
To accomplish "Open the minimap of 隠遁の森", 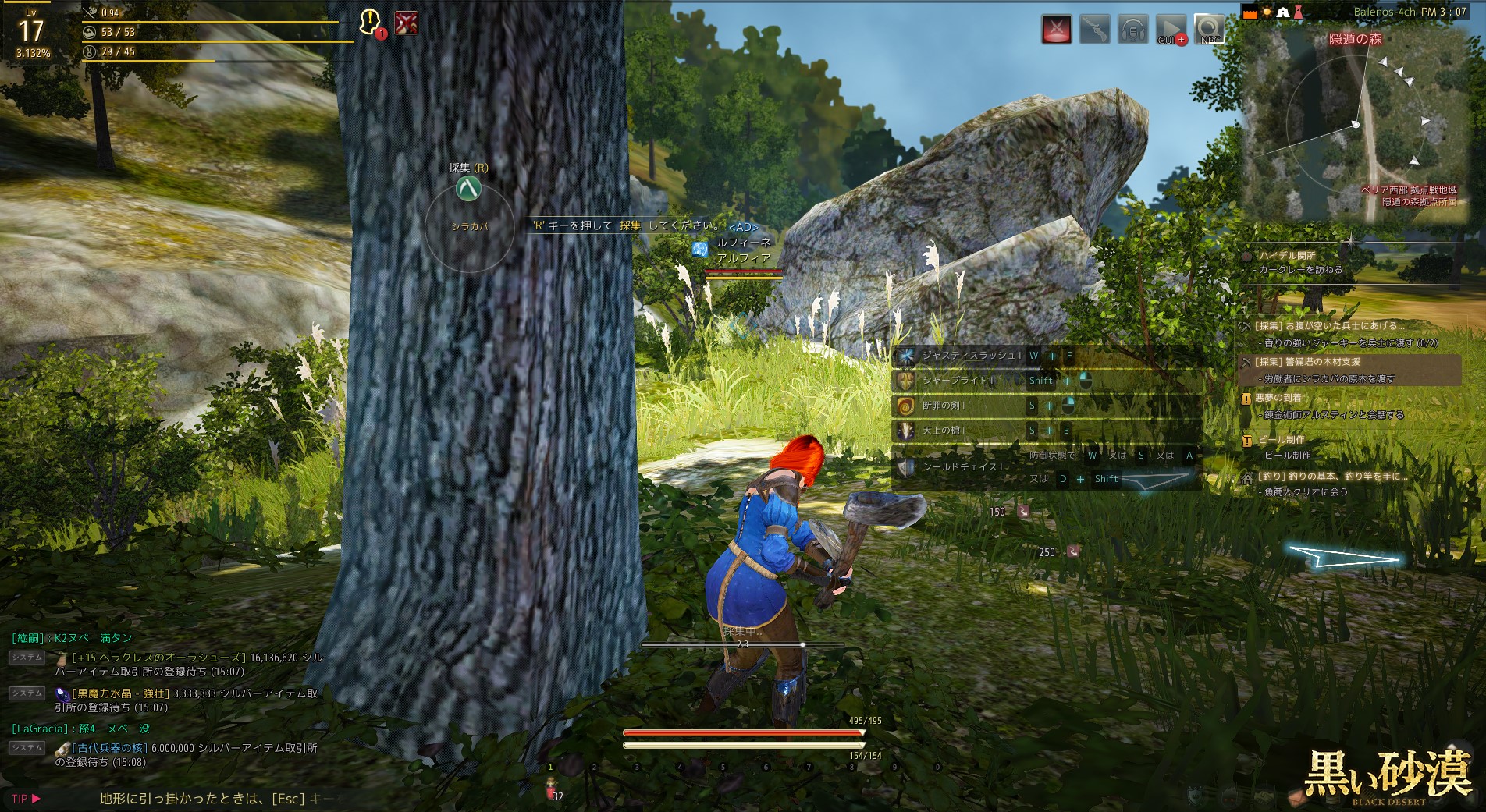I will (1354, 125).
